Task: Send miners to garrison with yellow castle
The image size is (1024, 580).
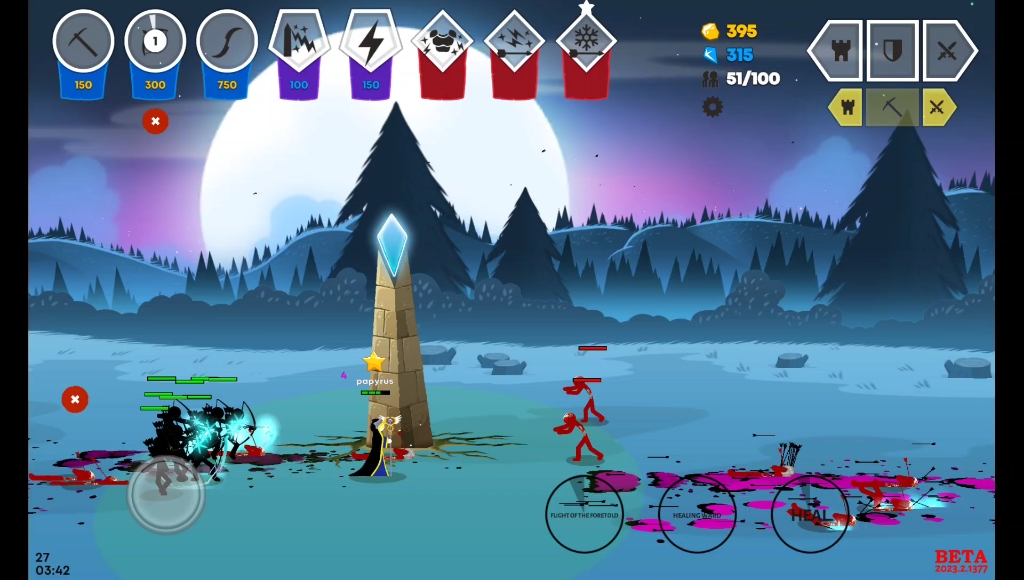Action: click(x=846, y=107)
